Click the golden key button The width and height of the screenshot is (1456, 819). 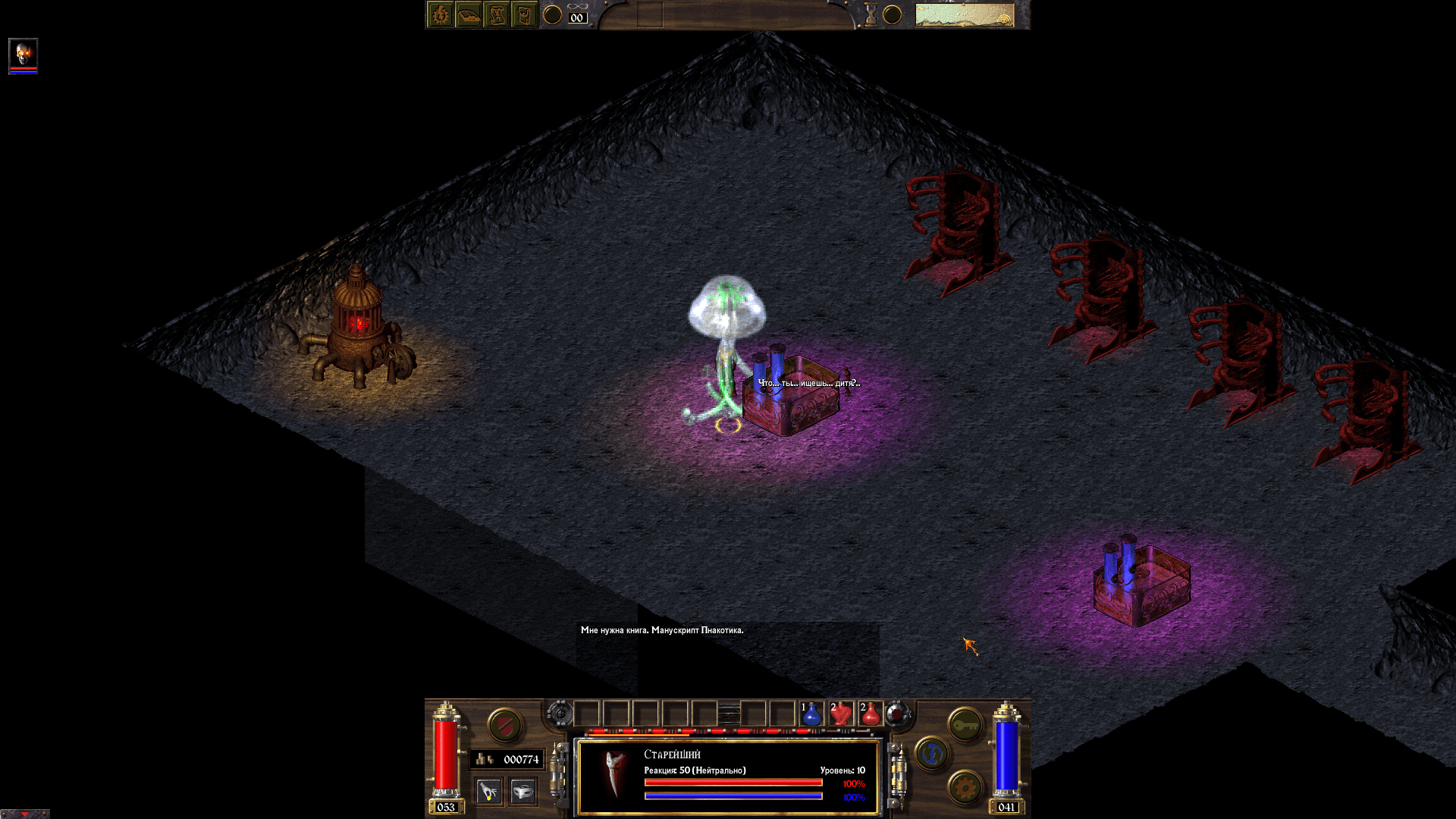(x=965, y=726)
